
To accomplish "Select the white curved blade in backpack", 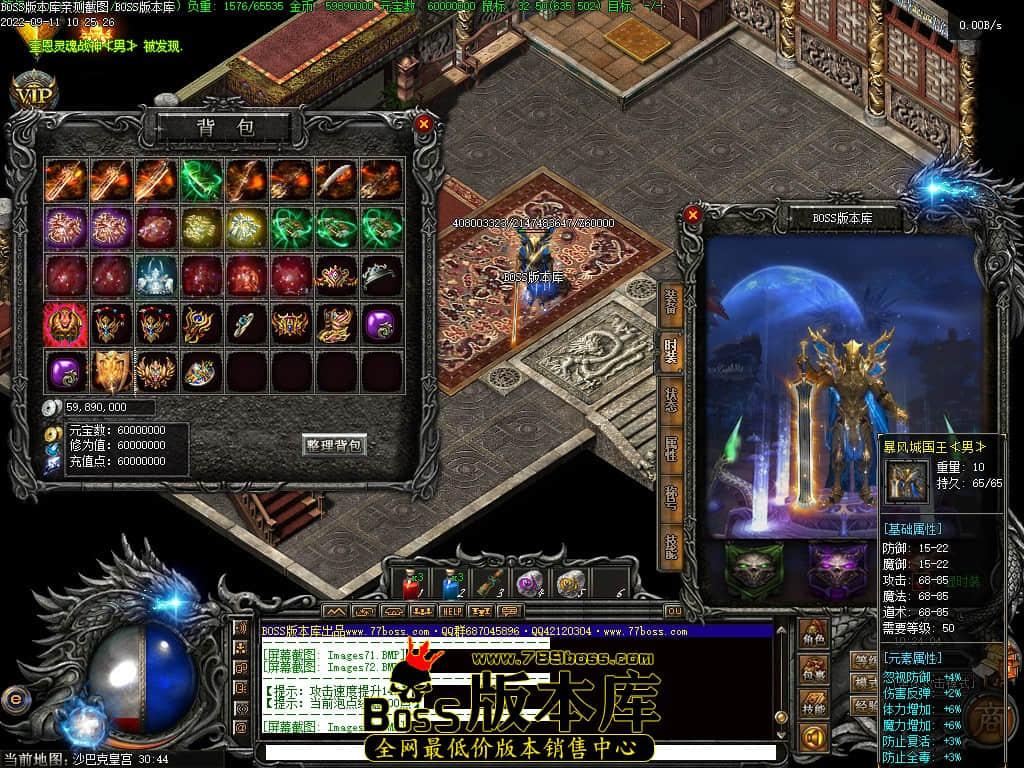I will (334, 180).
